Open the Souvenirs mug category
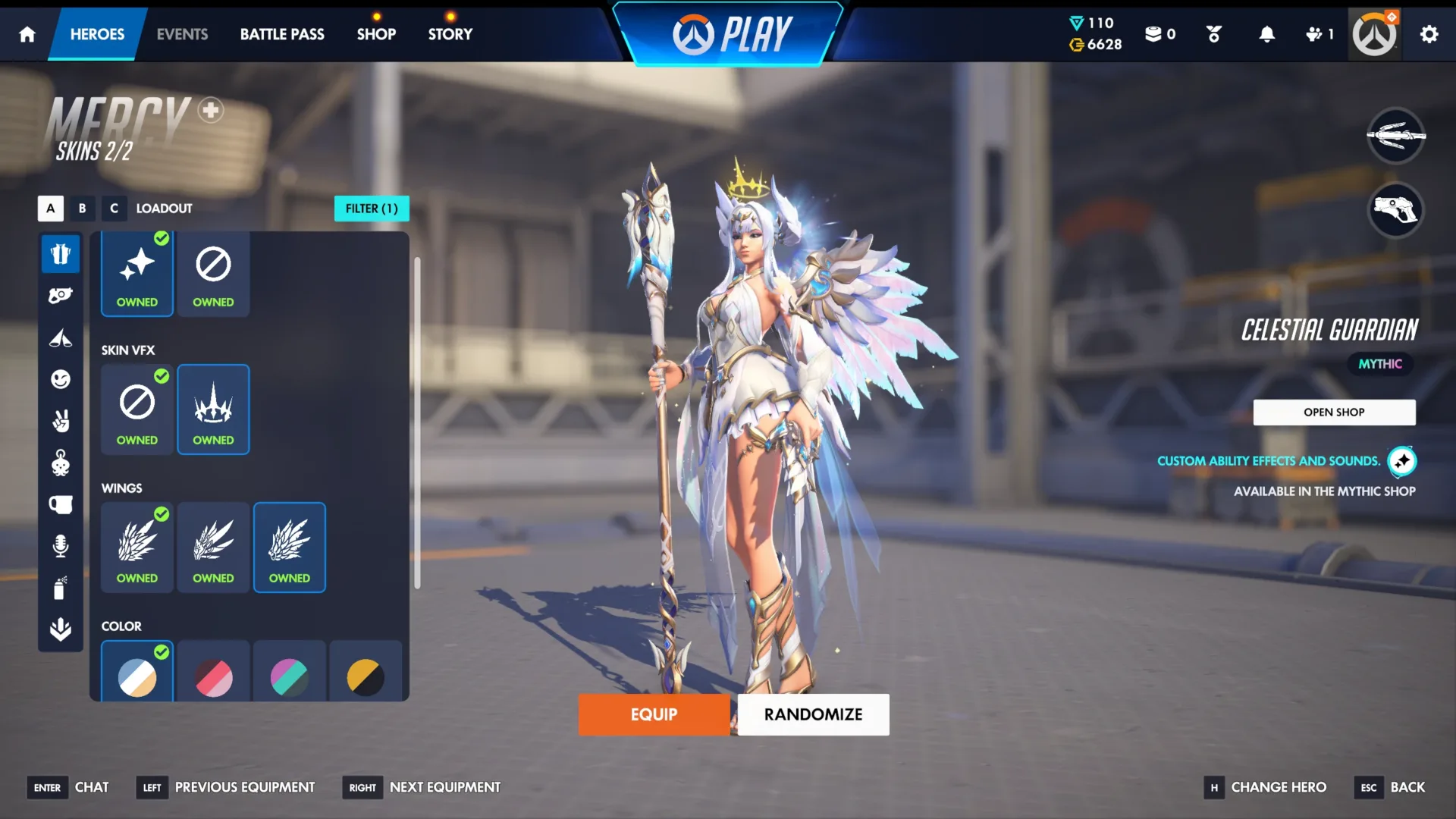Viewport: 1456px width, 819px height. [61, 504]
